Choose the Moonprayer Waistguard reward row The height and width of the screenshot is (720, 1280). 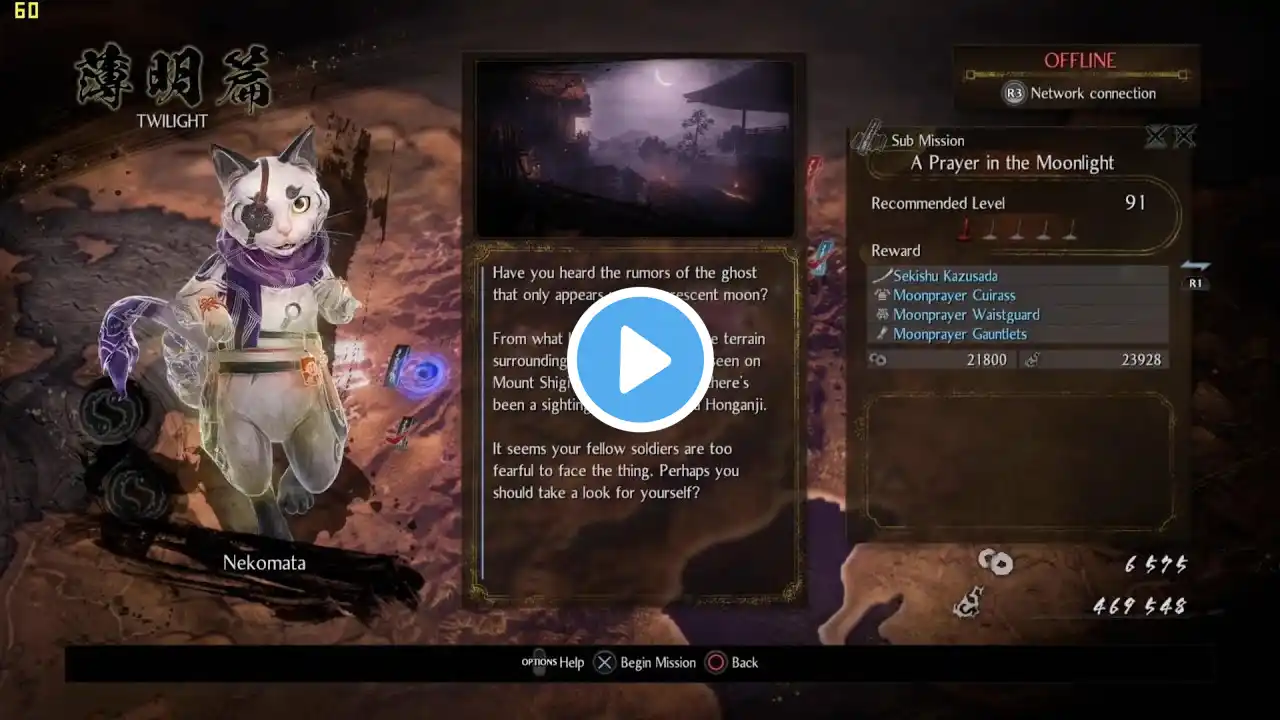[x=965, y=315]
